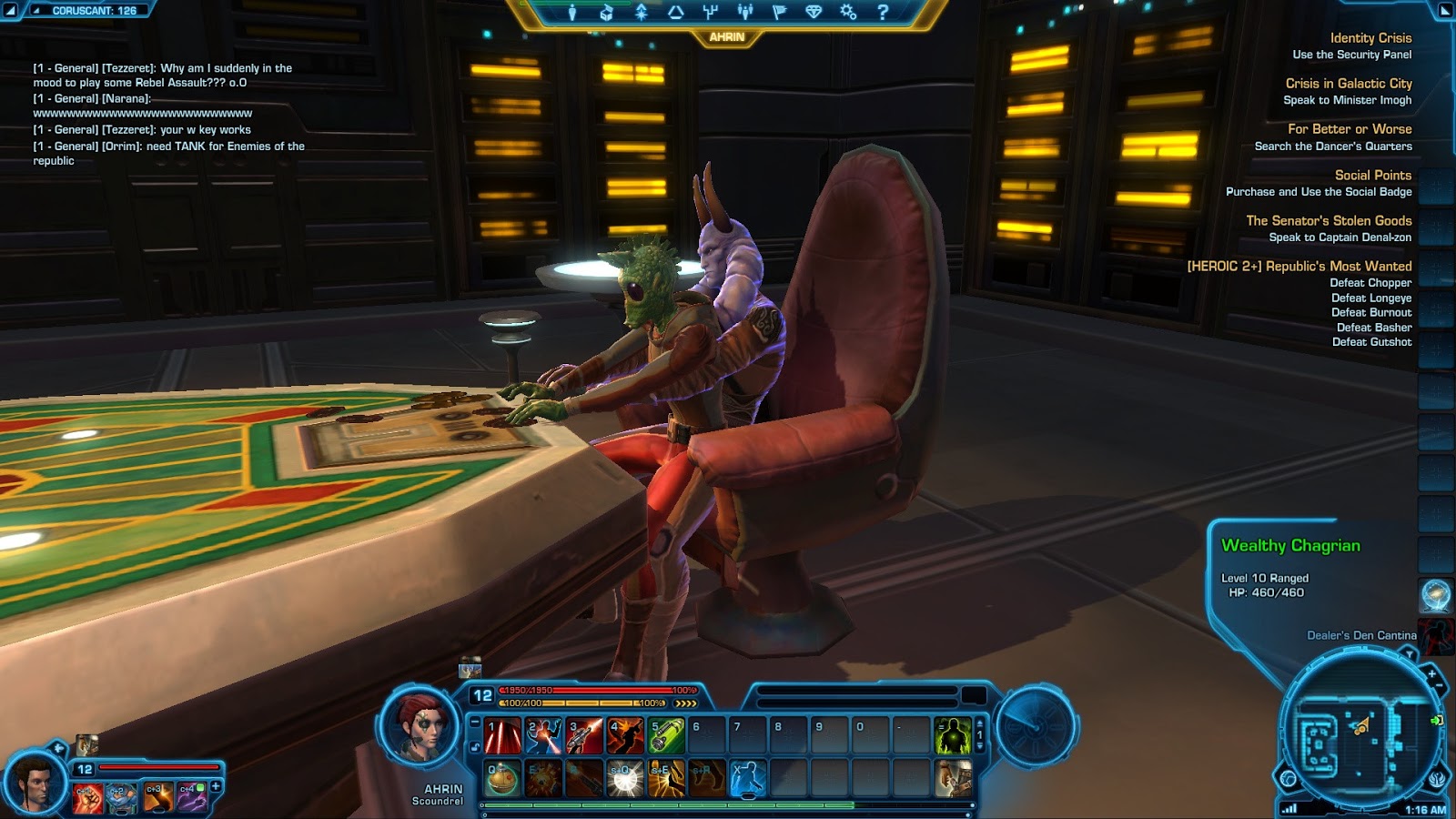Screen dimensions: 1456x819
Task: Use the rifle blast ability in slot 3
Action: [584, 736]
